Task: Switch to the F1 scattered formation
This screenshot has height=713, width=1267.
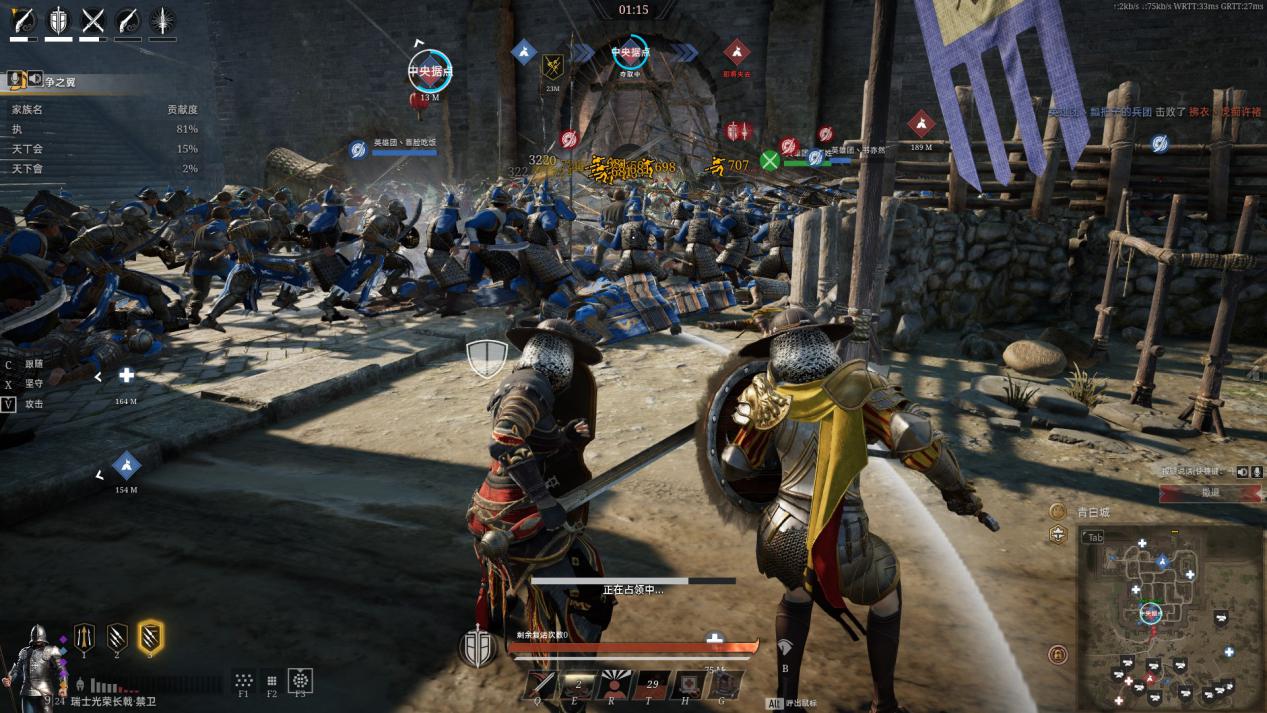Action: (243, 681)
